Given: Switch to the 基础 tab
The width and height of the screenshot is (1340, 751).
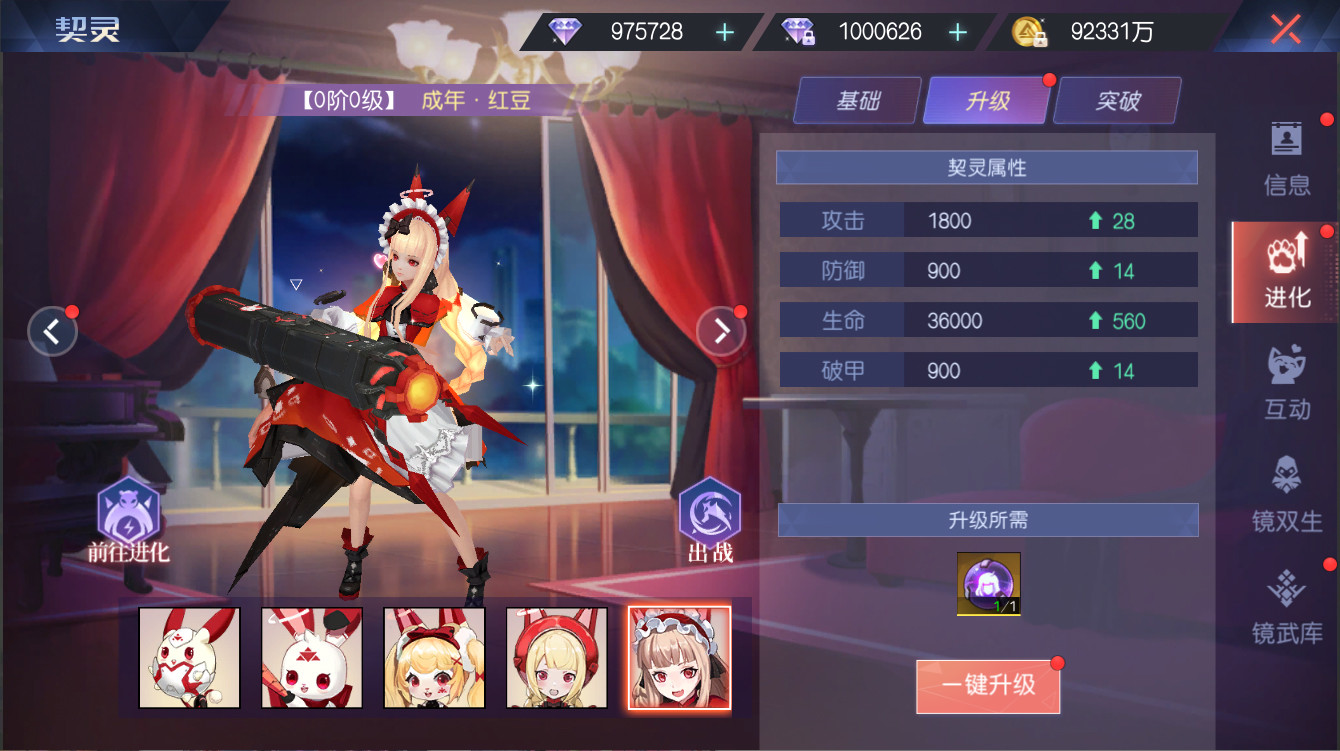Looking at the screenshot, I should click(856, 100).
